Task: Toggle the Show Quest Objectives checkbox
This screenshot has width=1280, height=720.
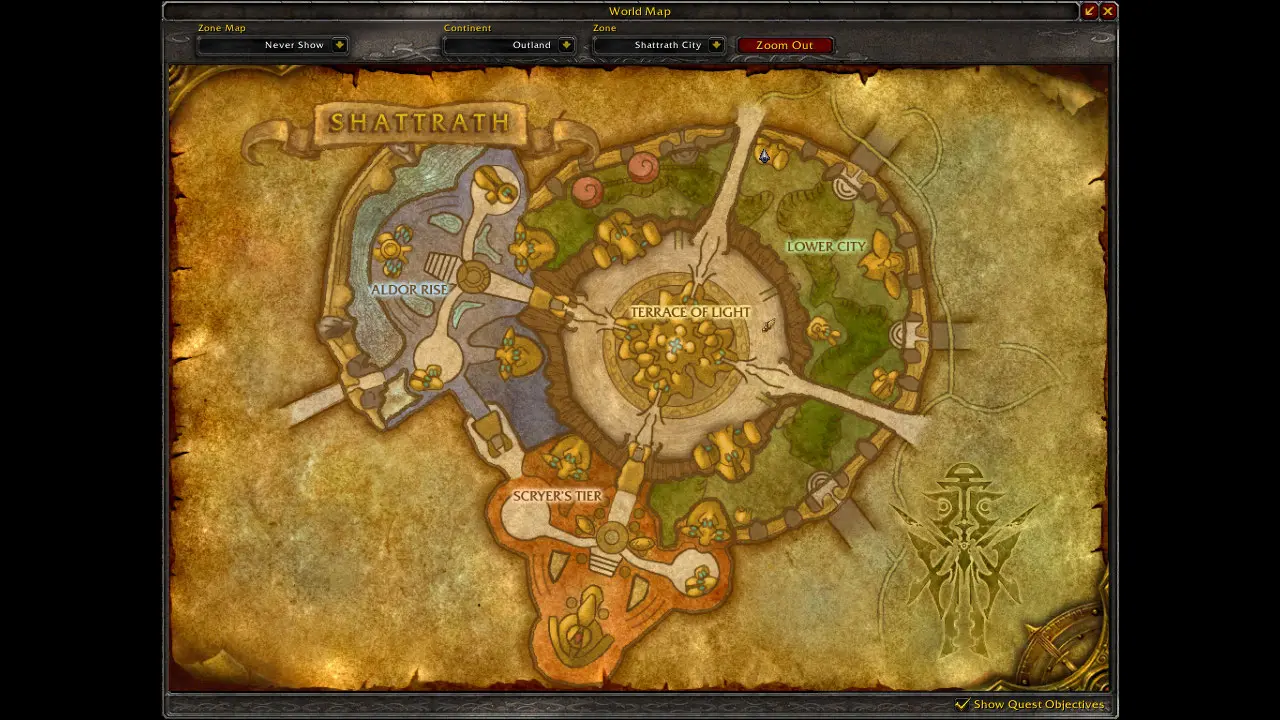Action: pos(962,704)
